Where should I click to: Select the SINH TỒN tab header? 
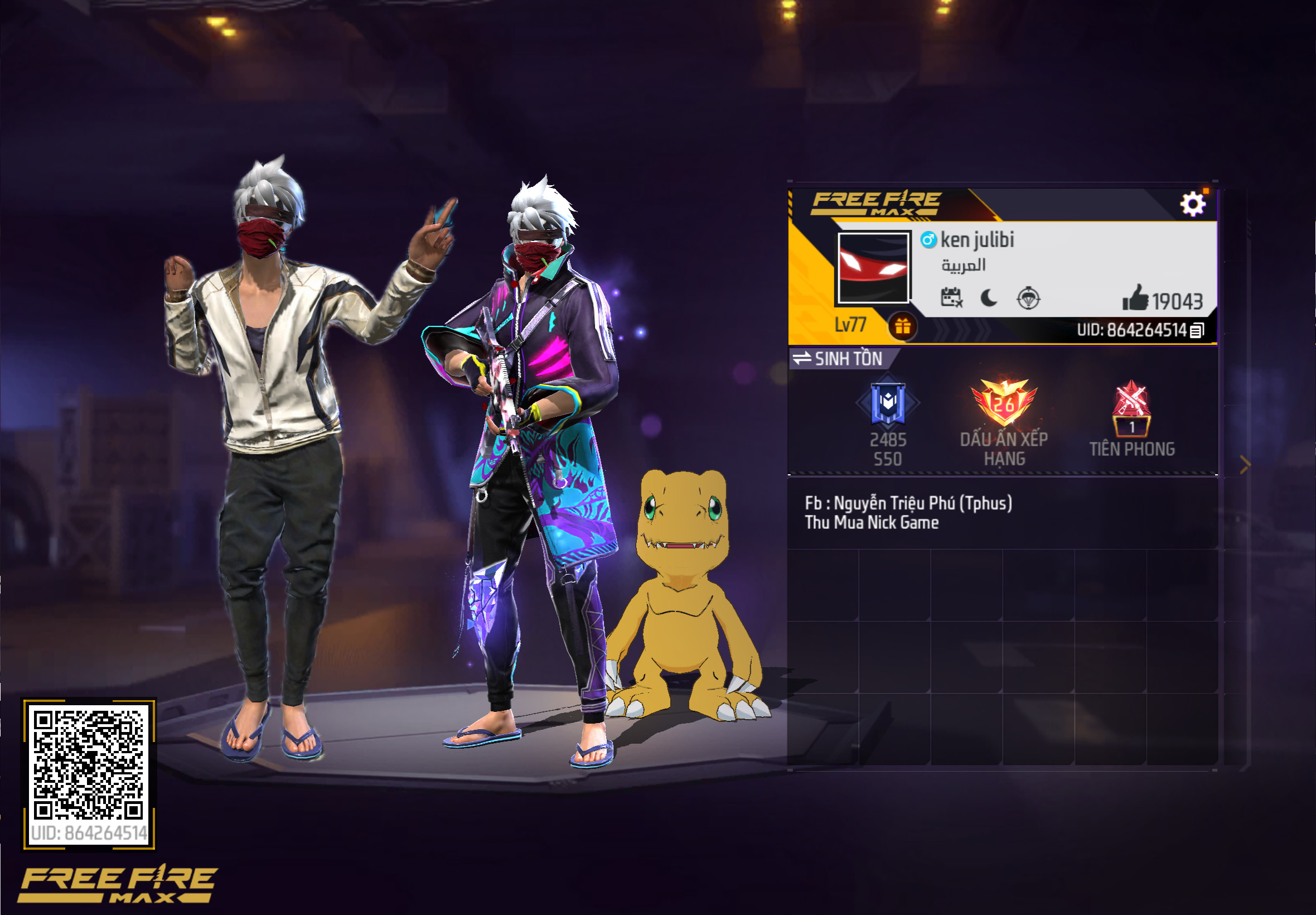point(850,359)
